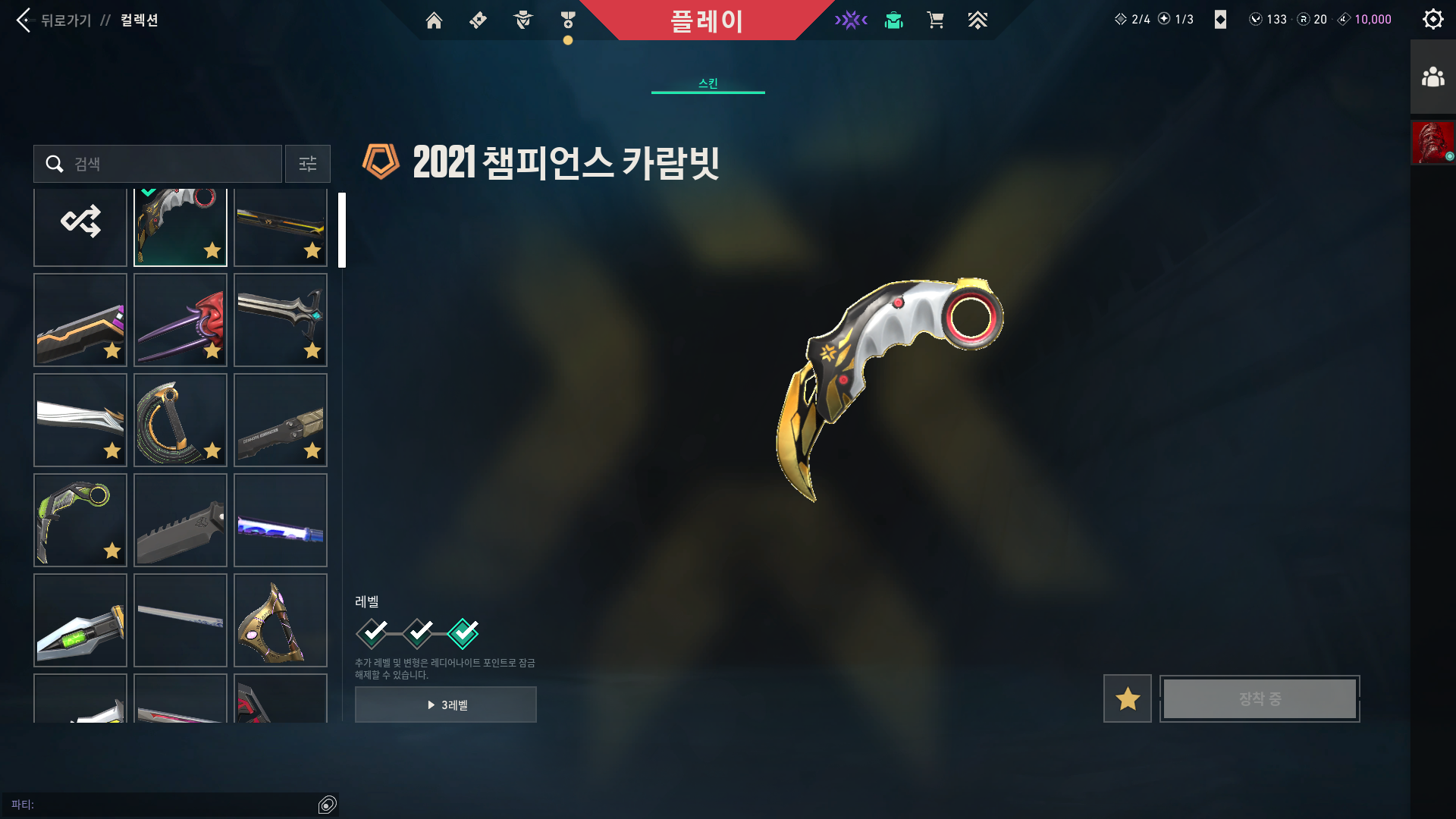Select the Collection backpack icon
Screen dimensions: 1456x819
pos(893,20)
